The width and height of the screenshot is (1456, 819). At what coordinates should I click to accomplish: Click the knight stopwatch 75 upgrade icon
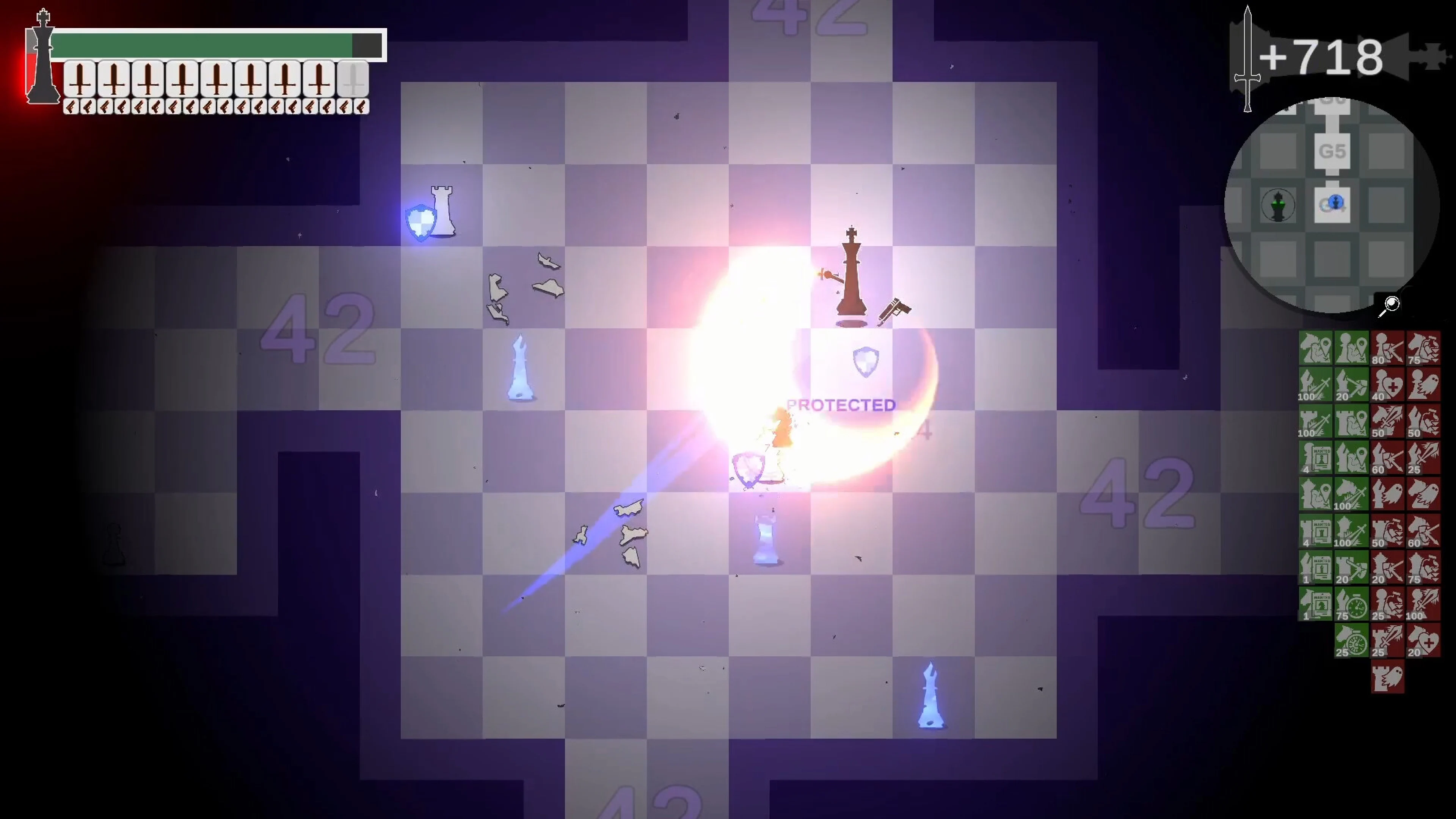1351,604
